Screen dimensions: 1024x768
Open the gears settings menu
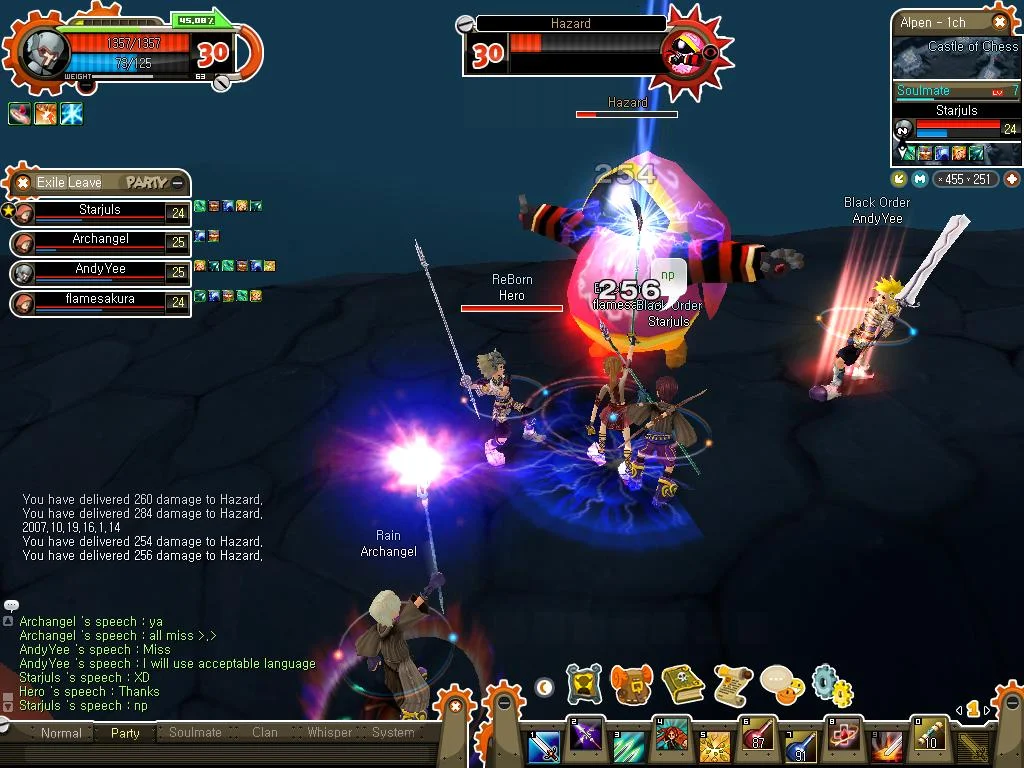tap(832, 685)
